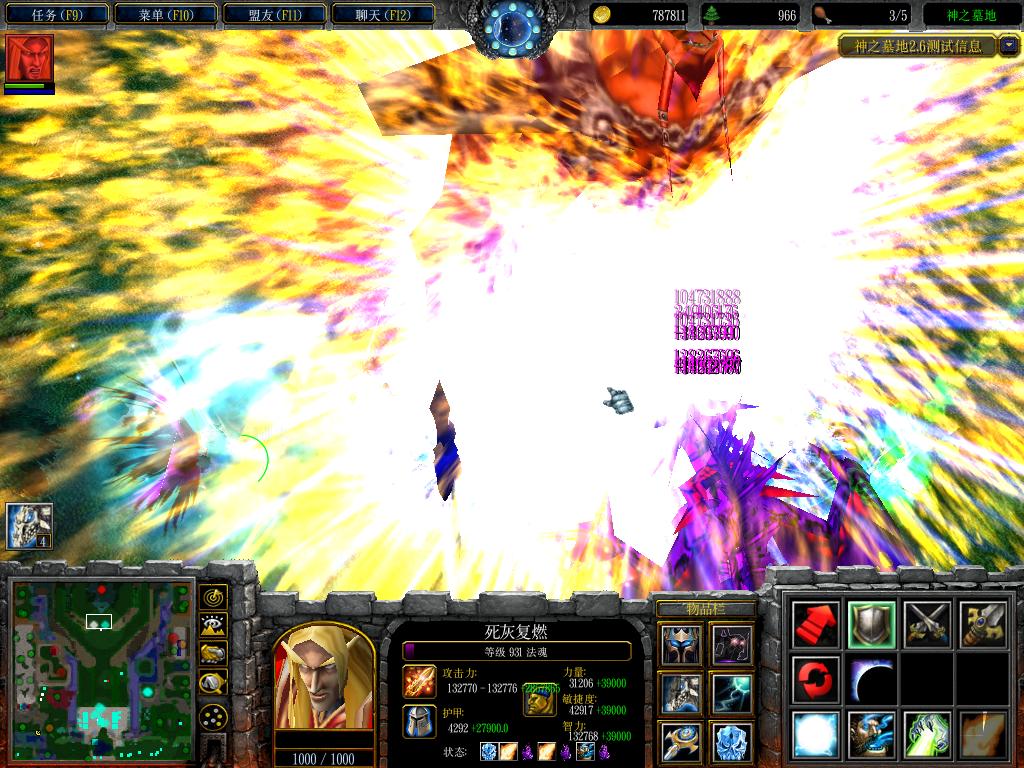Open the 聊天 (F12) chat log

pyautogui.click(x=381, y=15)
